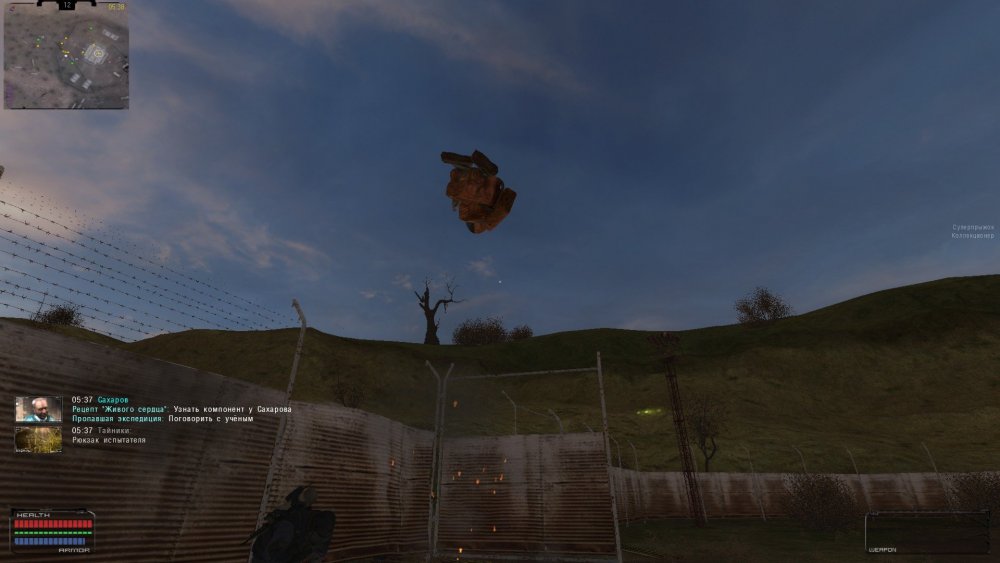Screen dimensions: 1000x563
Task: Select the Рюкзак испытателя stash message
Action: pyautogui.click(x=109, y=440)
